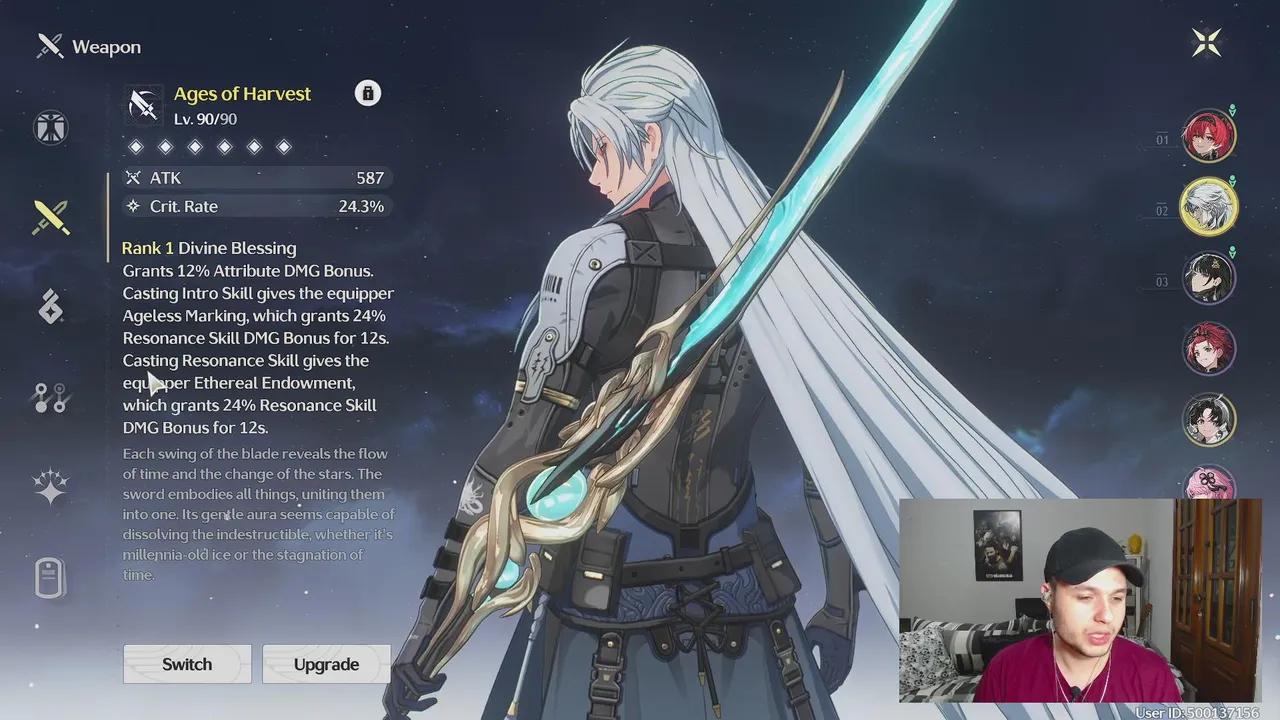Open the Echo panel from the sidebar
This screenshot has height=720, width=1280.
coord(50,306)
